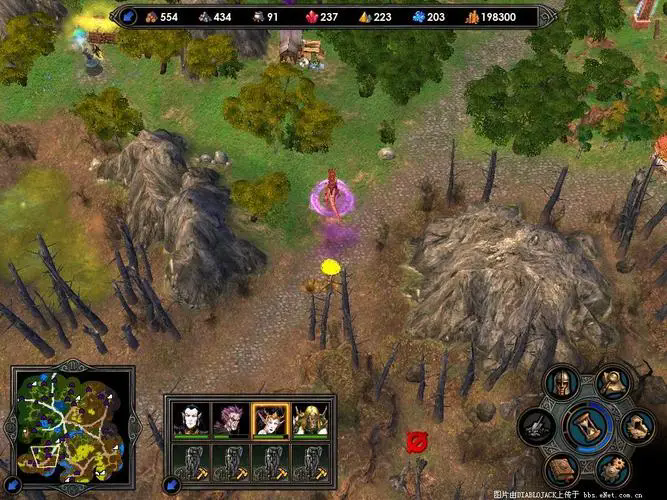Viewport: 667px width, 500px height.
Task: Select the blonde elf hero portrait
Action: [x=310, y=419]
